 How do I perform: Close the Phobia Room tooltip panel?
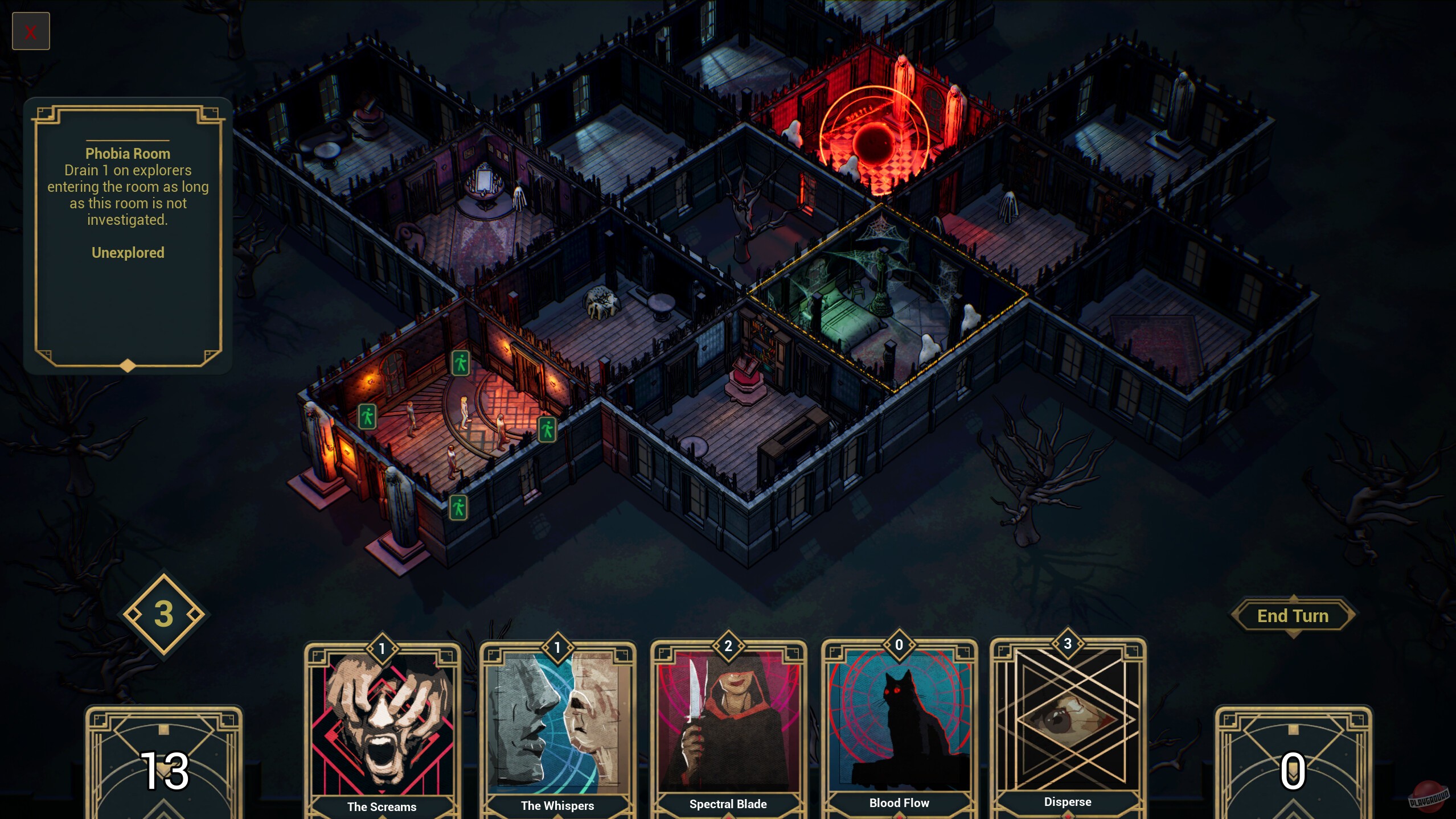pyautogui.click(x=31, y=31)
